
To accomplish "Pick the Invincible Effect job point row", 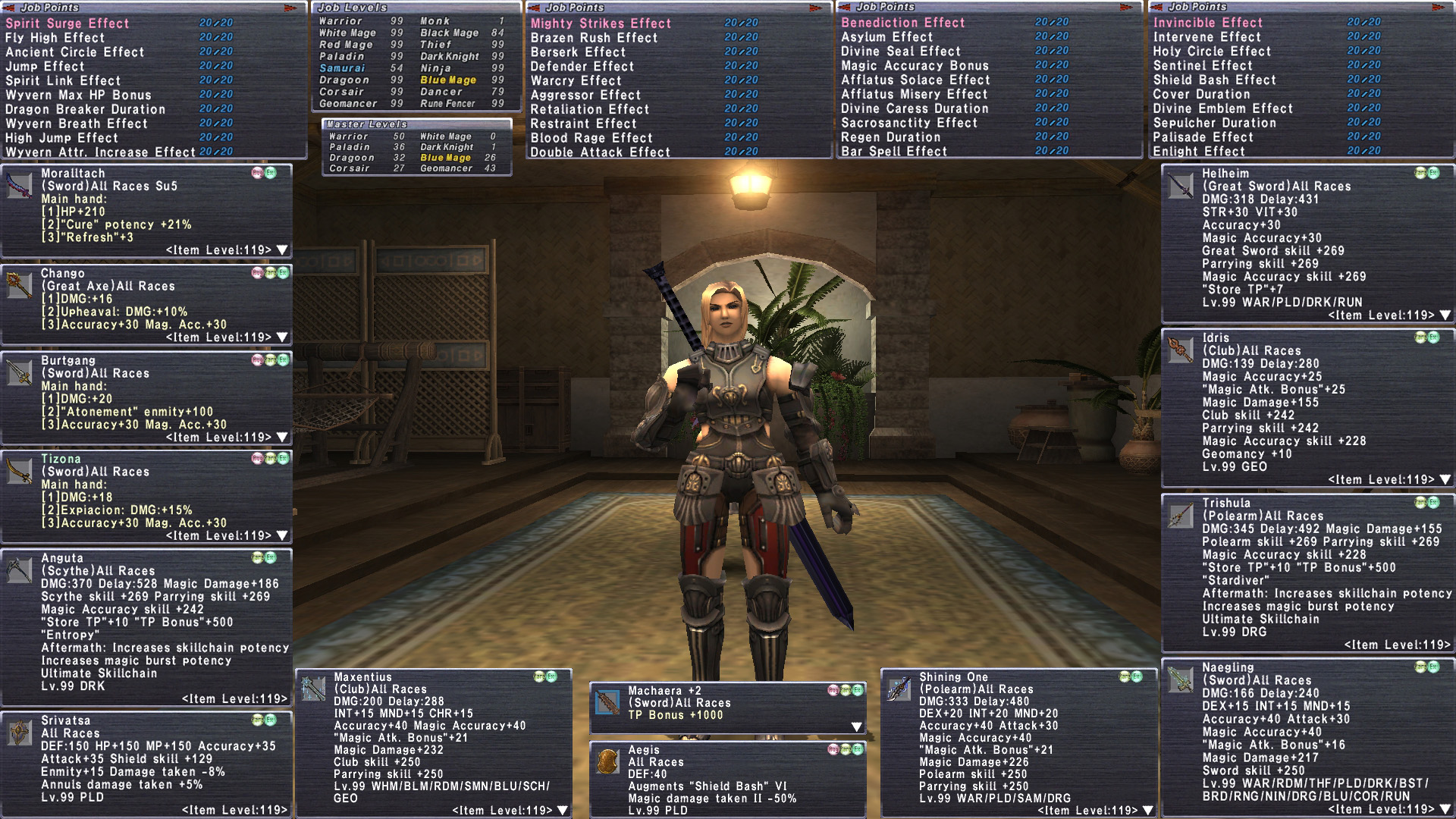I will [x=1207, y=23].
